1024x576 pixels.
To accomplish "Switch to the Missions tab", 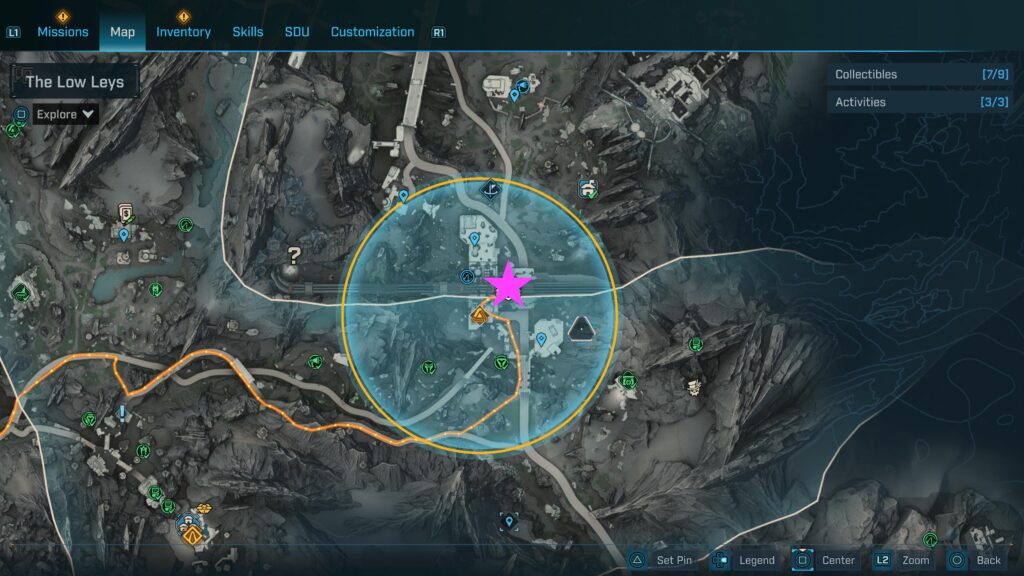I will [62, 32].
